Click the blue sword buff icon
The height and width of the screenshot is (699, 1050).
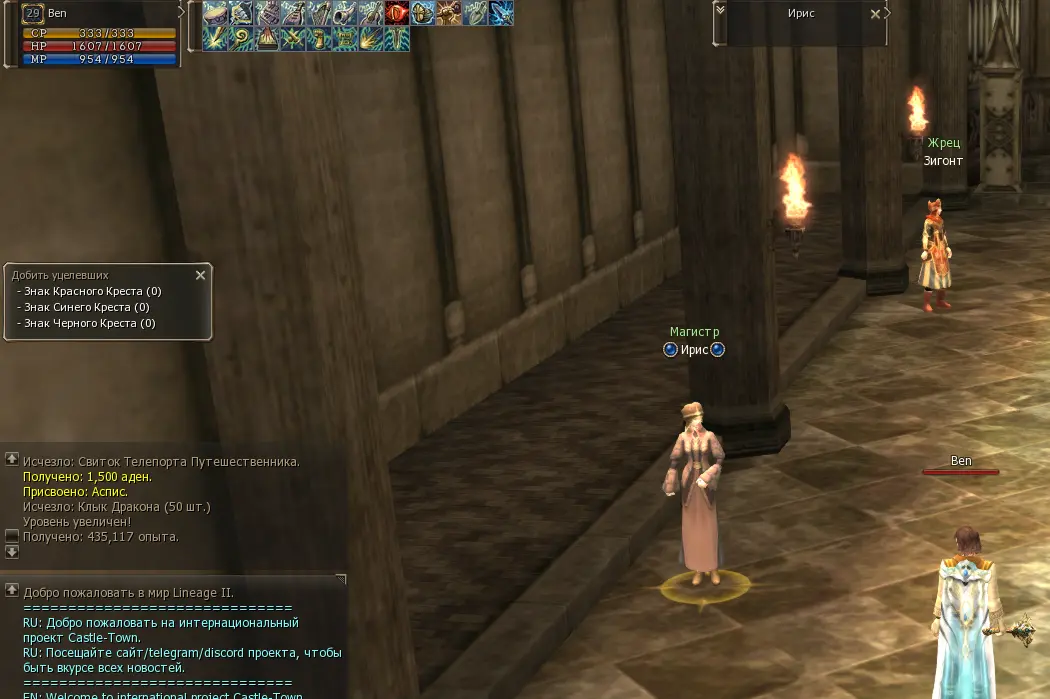501,13
